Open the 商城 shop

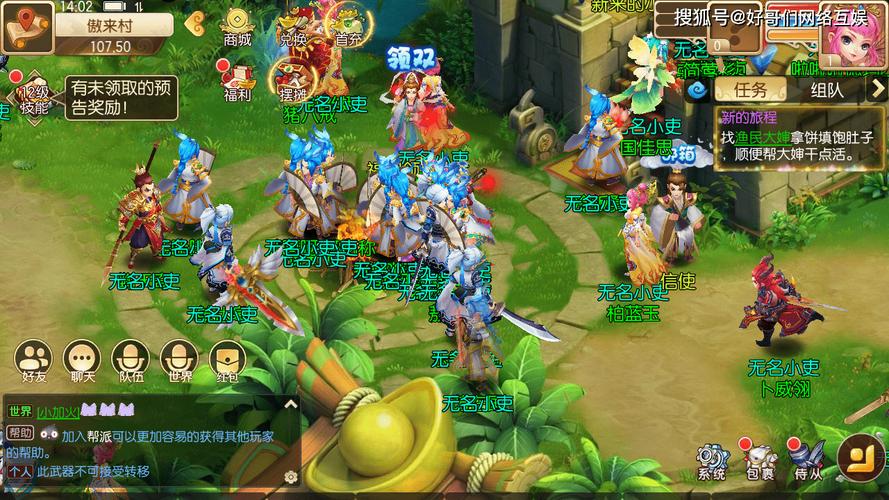tap(238, 26)
